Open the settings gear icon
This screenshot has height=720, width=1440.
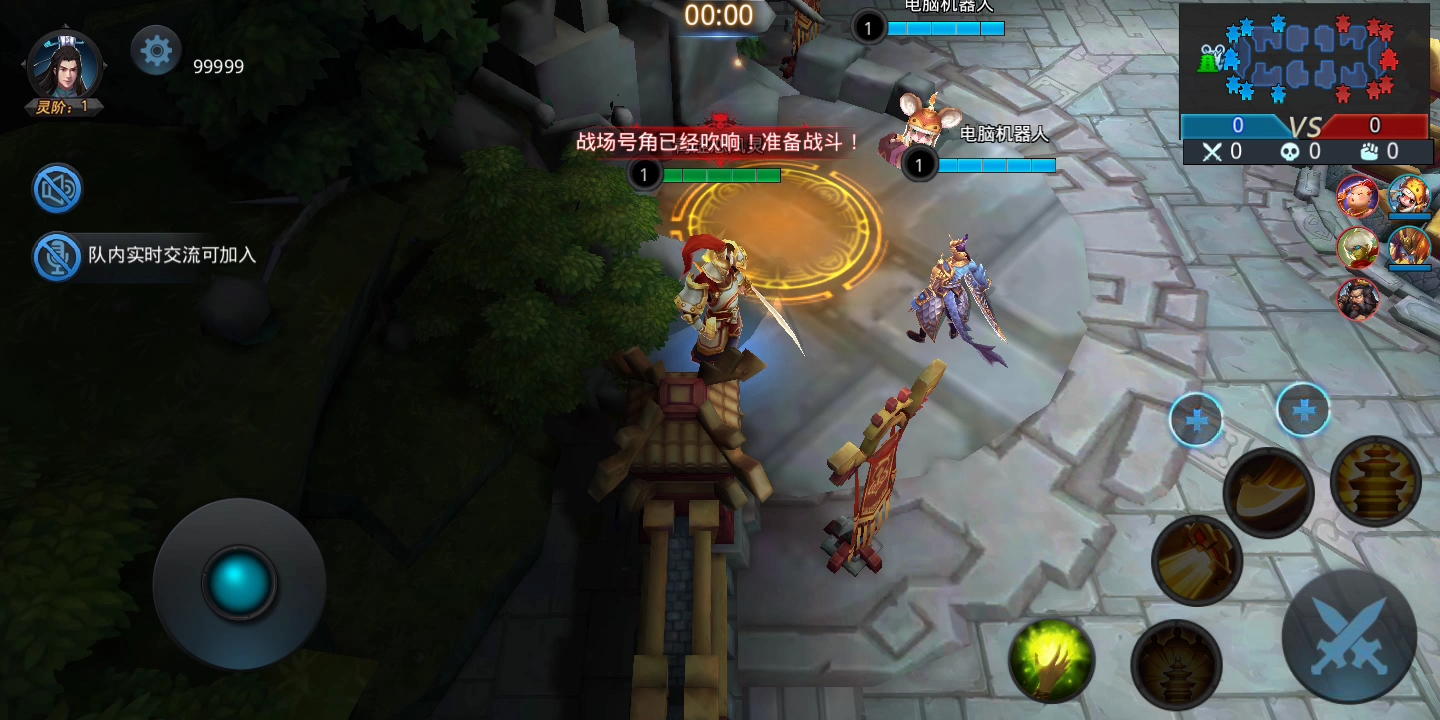[x=155, y=52]
